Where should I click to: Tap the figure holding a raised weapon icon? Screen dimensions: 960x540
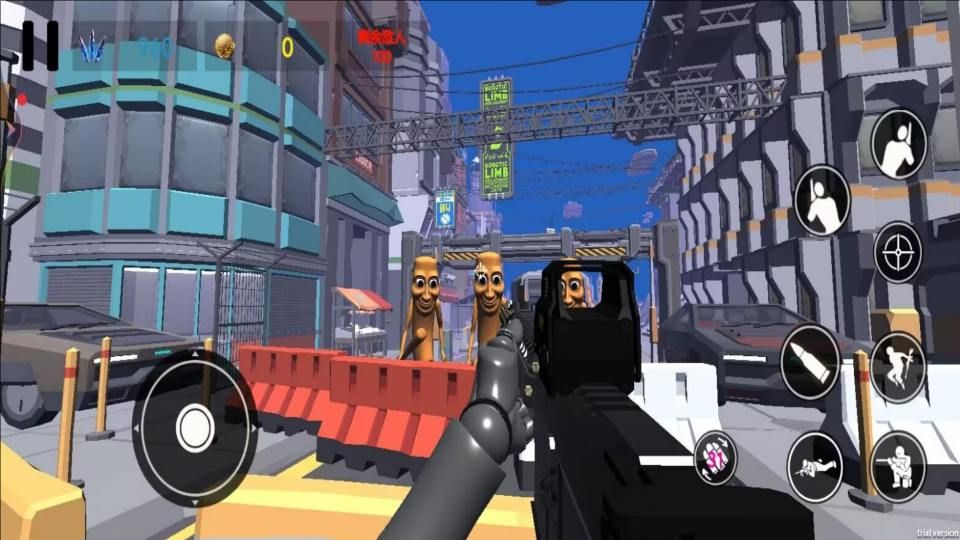[x=898, y=145]
